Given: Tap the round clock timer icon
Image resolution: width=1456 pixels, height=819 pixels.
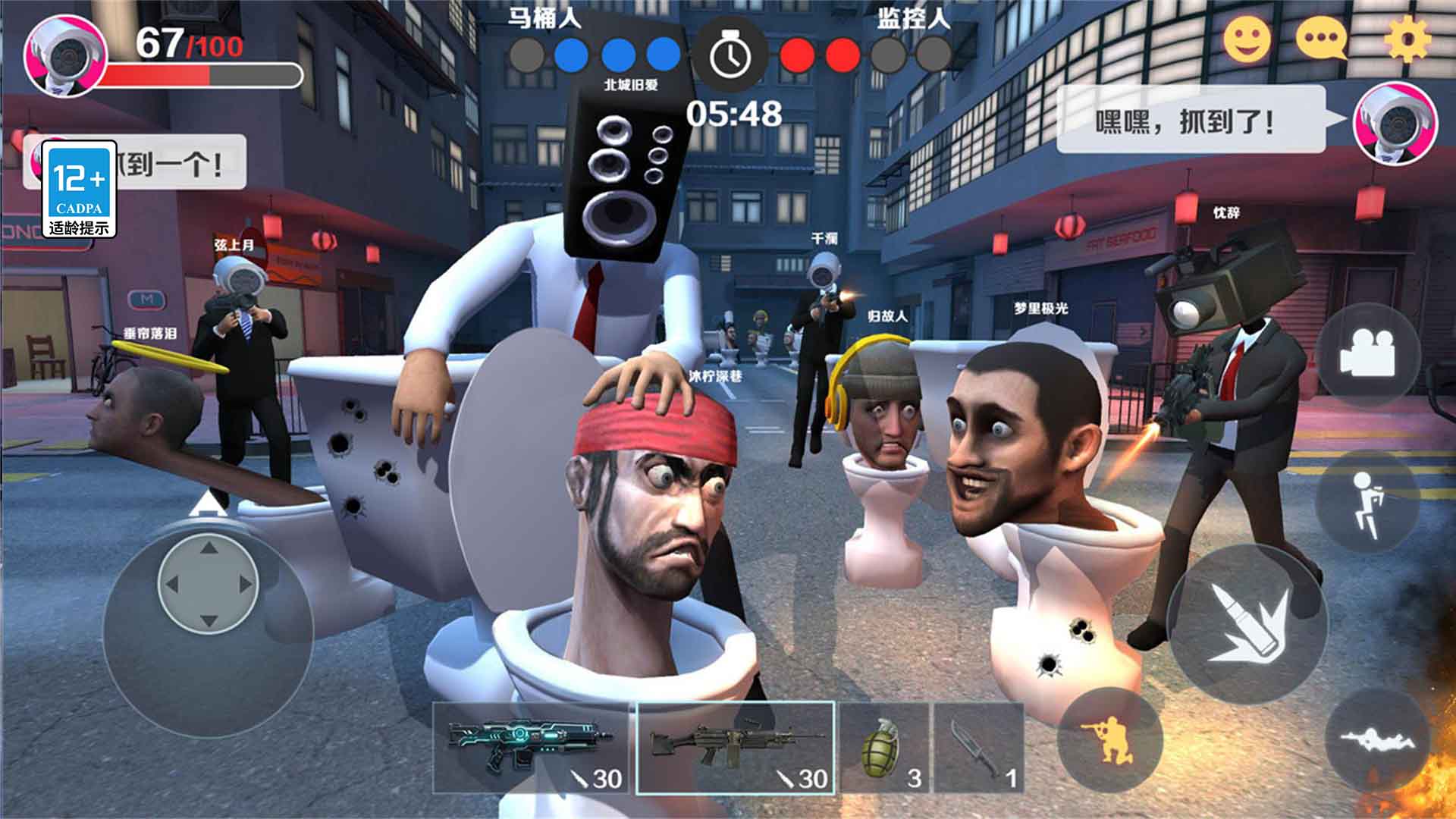Looking at the screenshot, I should (730, 55).
